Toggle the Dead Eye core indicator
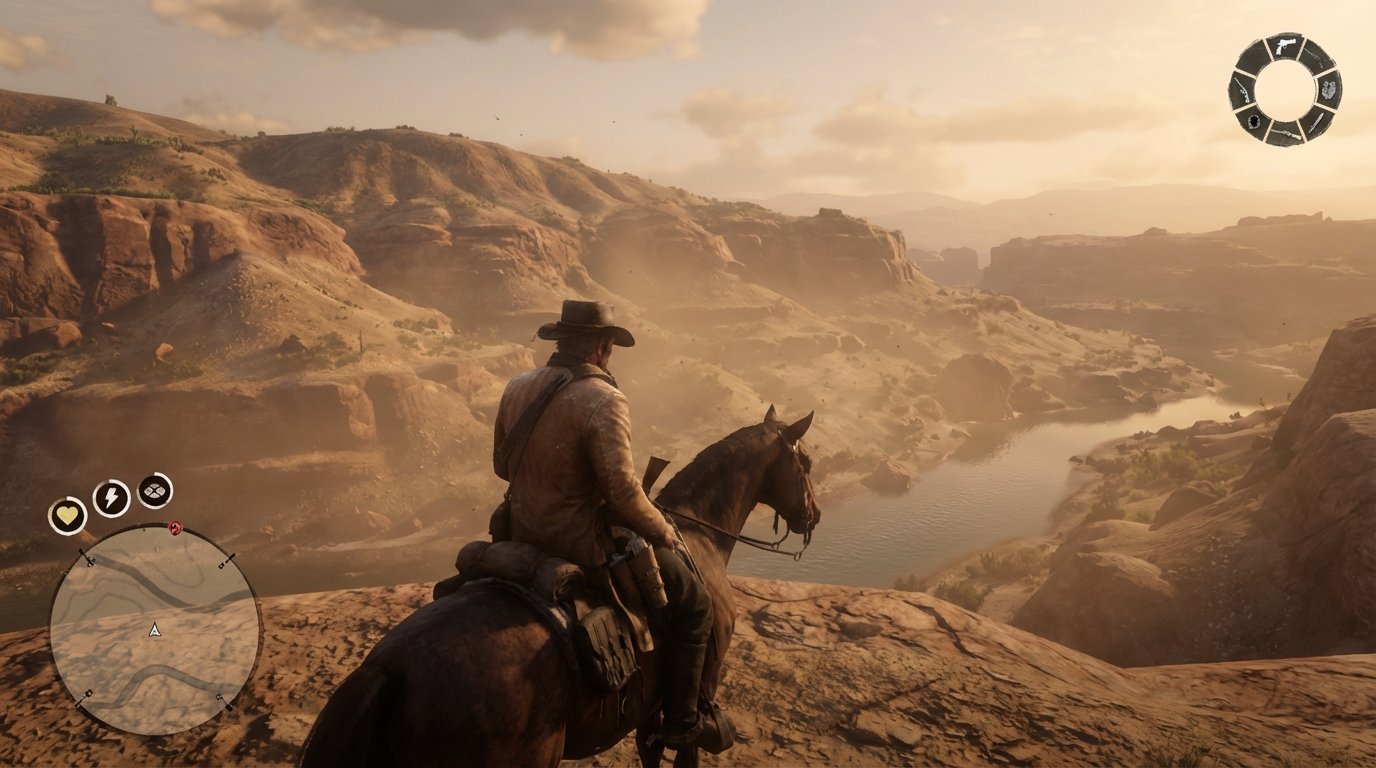 coord(153,490)
